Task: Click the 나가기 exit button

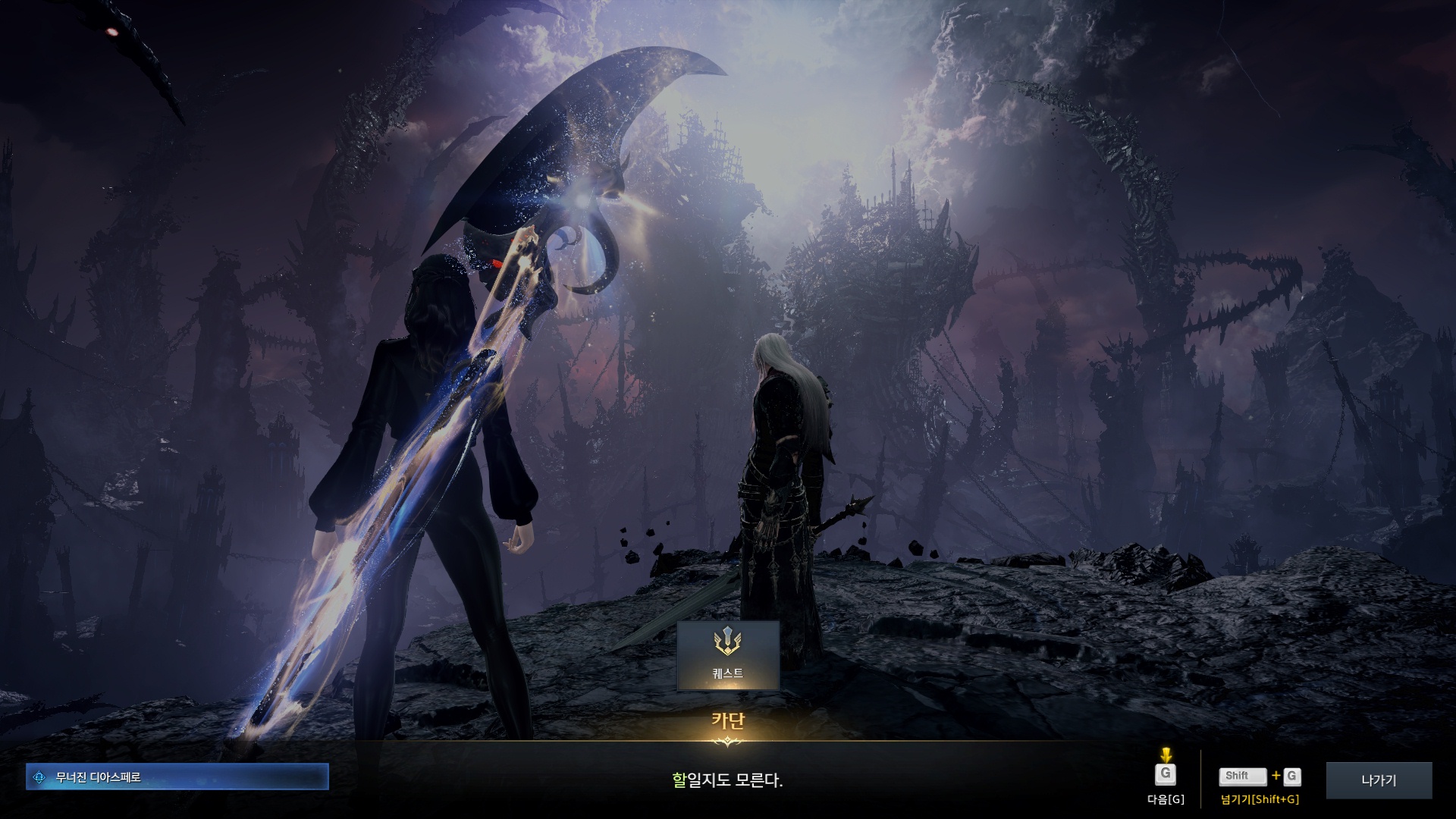Action: 1378,780
